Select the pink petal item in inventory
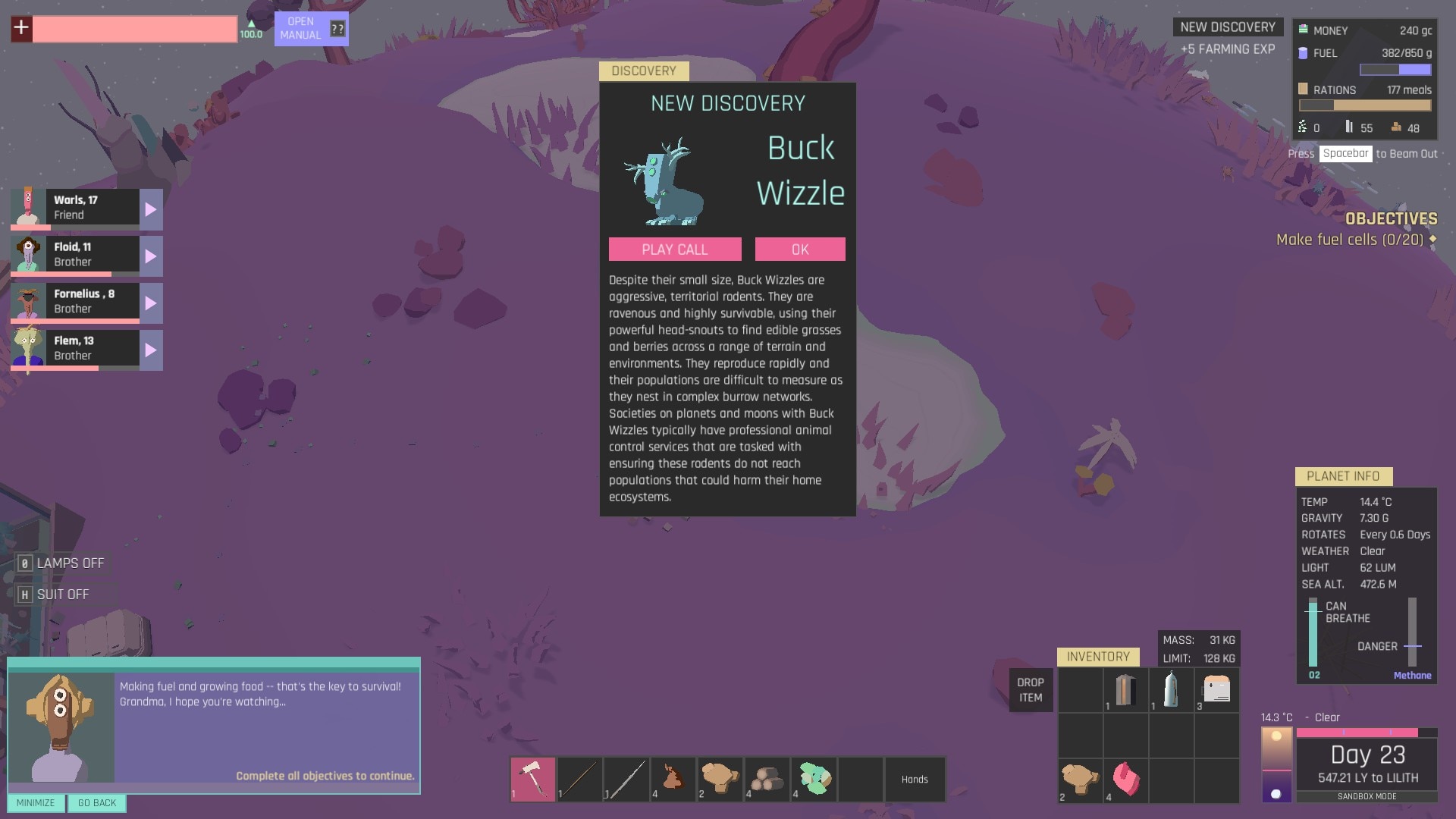 (x=1125, y=780)
